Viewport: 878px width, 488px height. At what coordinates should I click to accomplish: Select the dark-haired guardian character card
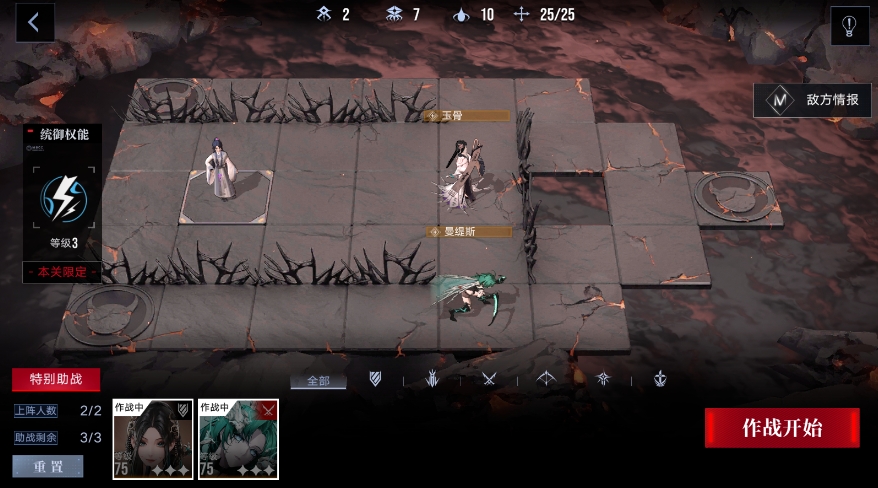(x=153, y=439)
